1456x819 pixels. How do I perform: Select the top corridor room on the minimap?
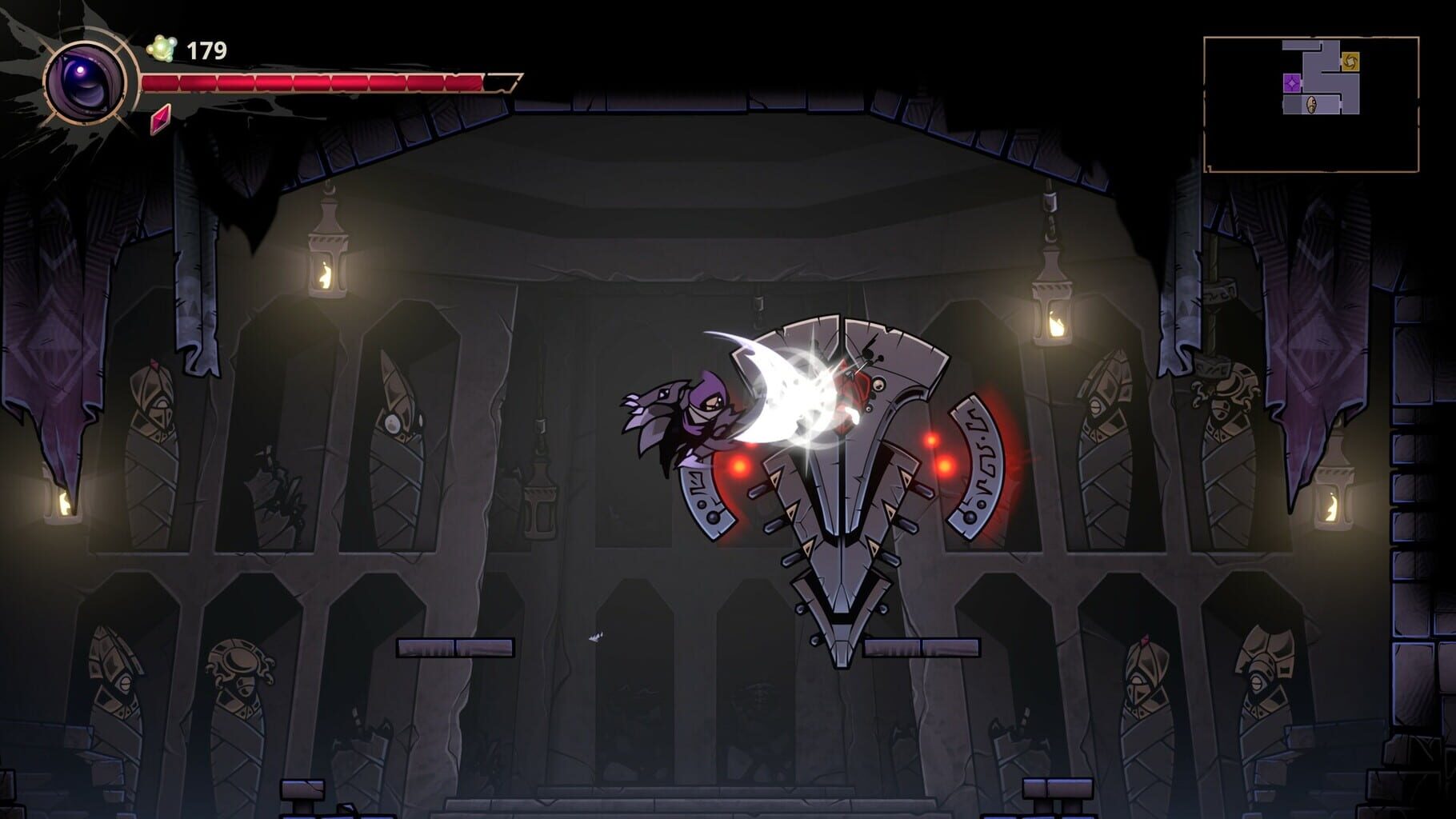[x=1302, y=46]
